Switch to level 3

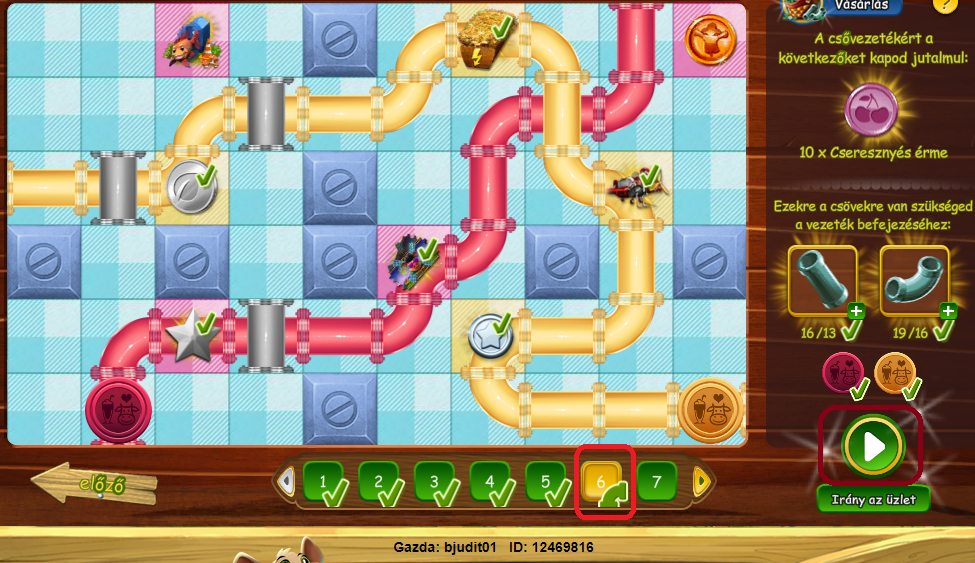pos(434,481)
